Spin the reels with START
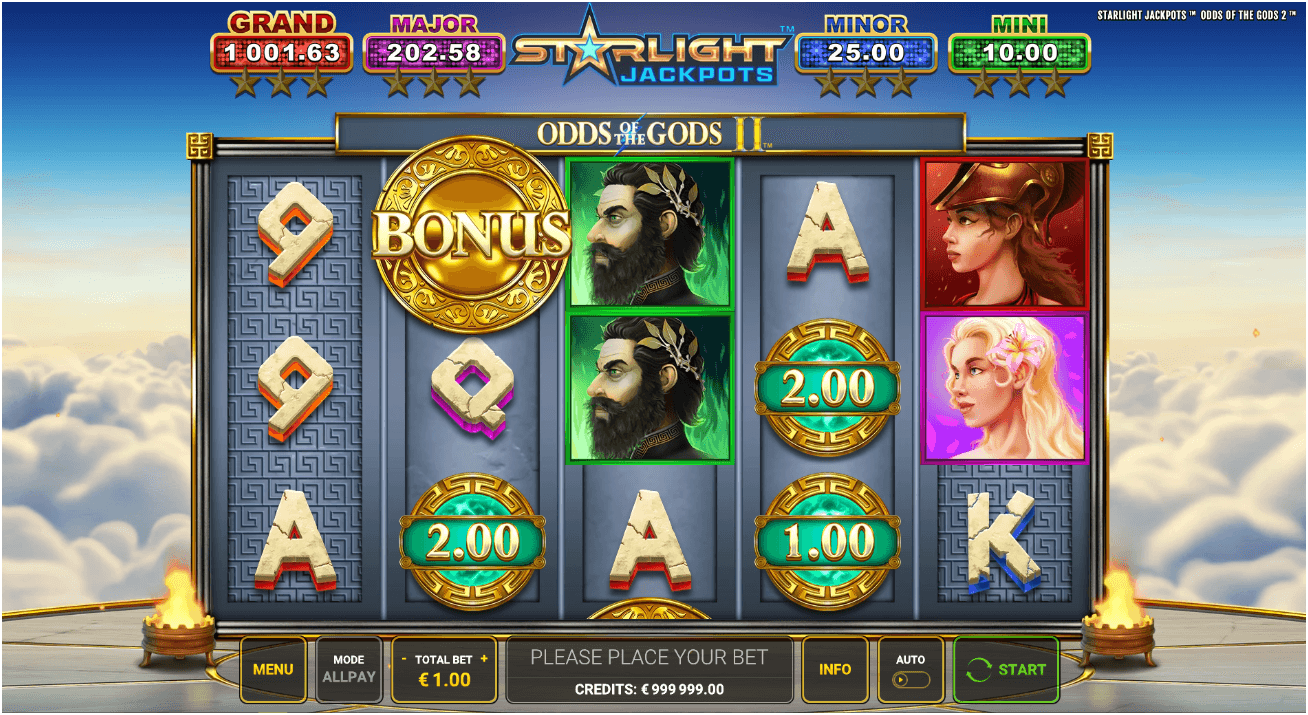This screenshot has height=715, width=1308. [x=1006, y=669]
